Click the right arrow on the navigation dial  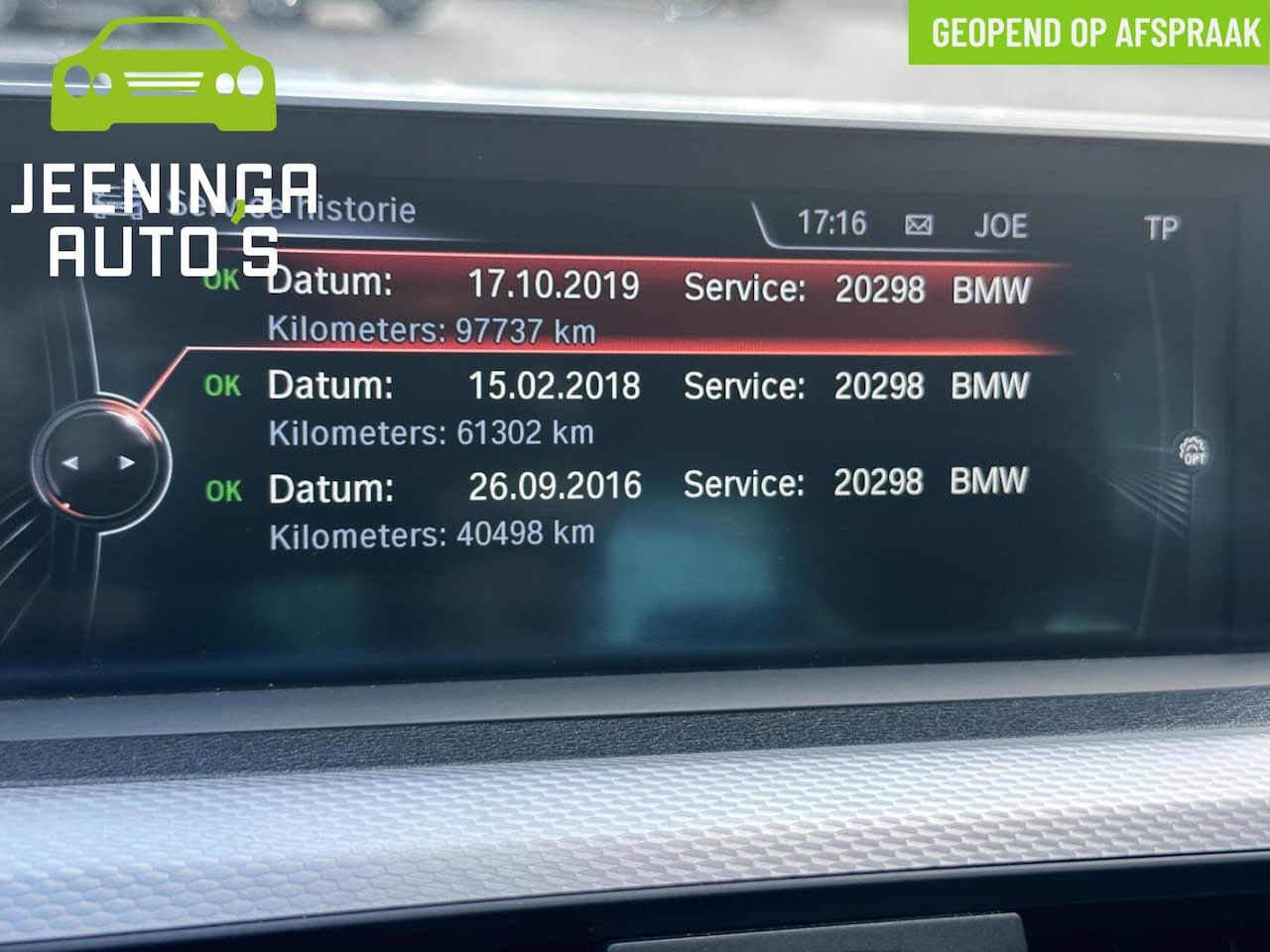[x=126, y=462]
